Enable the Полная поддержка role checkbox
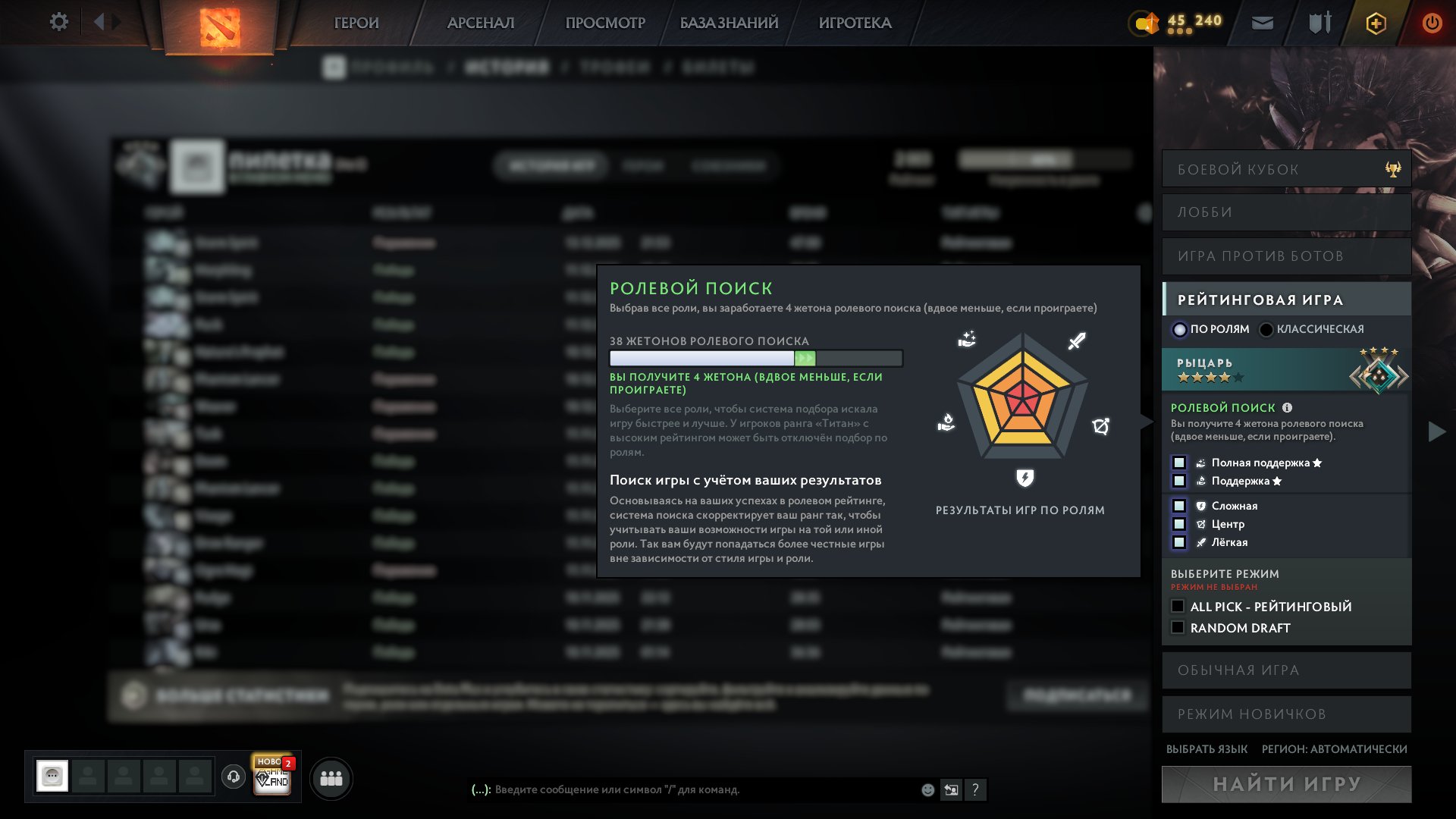 pyautogui.click(x=1180, y=462)
